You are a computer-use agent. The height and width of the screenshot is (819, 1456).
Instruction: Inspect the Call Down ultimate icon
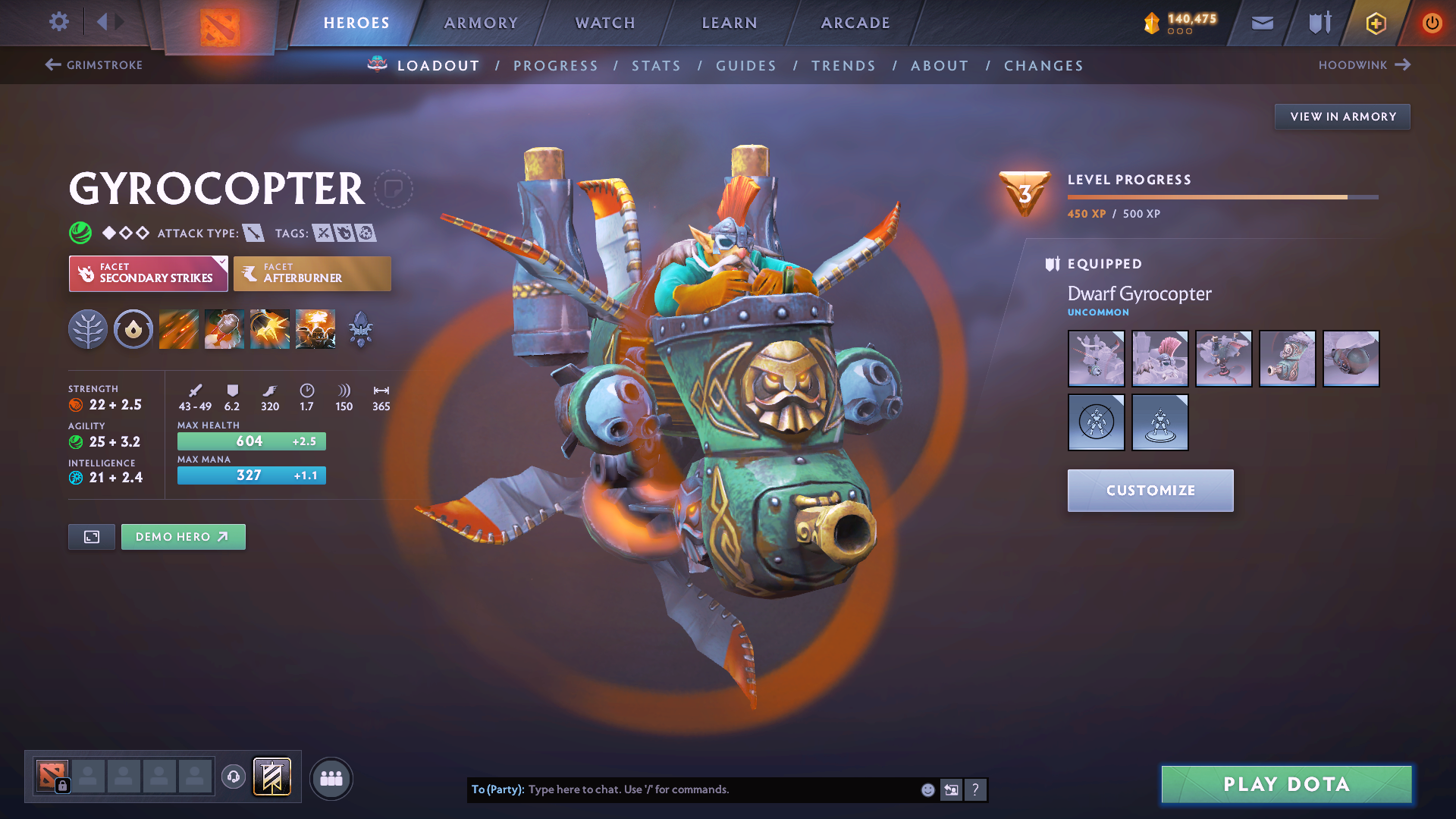315,328
